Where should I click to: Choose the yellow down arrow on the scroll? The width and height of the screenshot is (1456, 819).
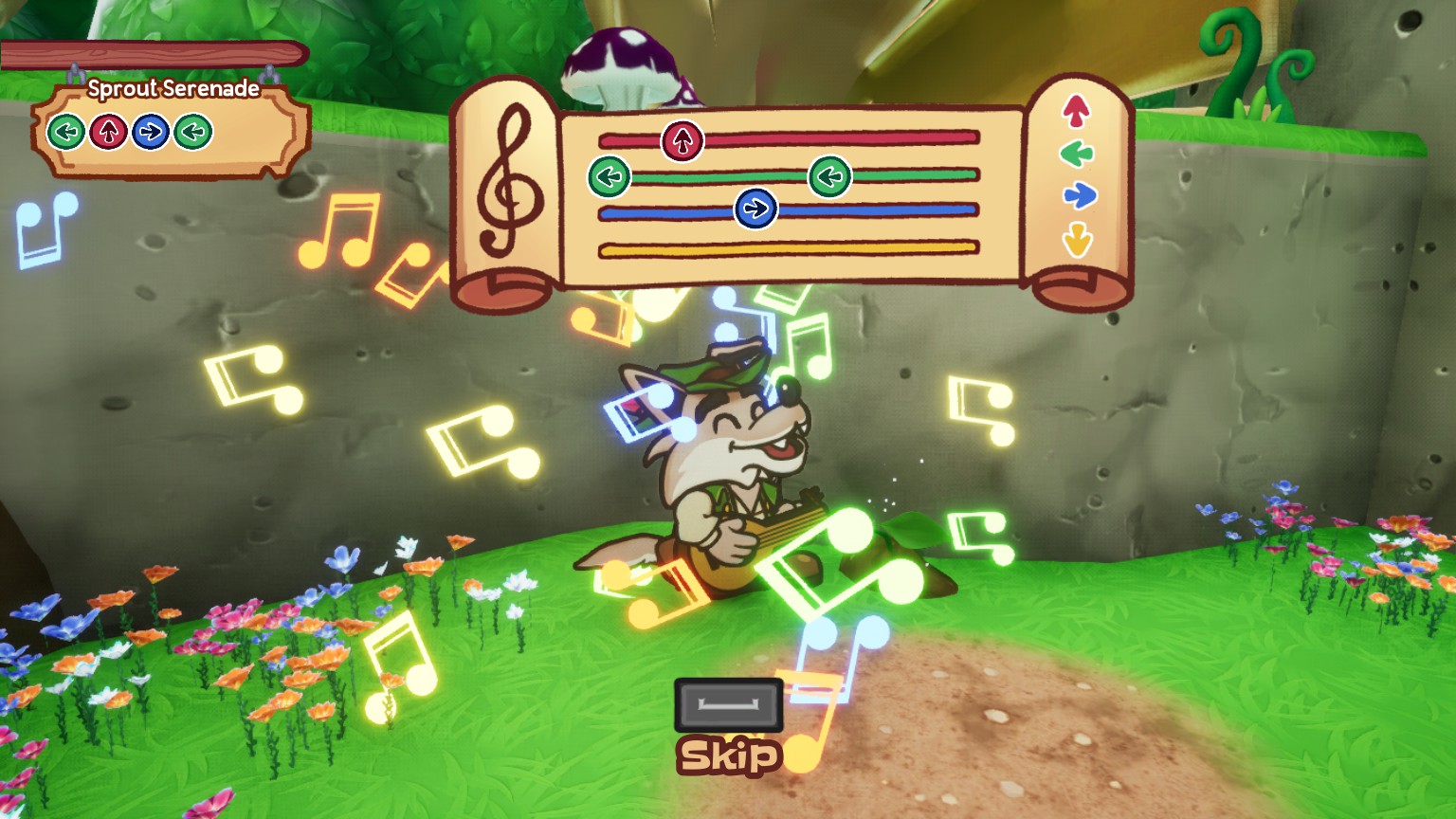tap(1077, 239)
